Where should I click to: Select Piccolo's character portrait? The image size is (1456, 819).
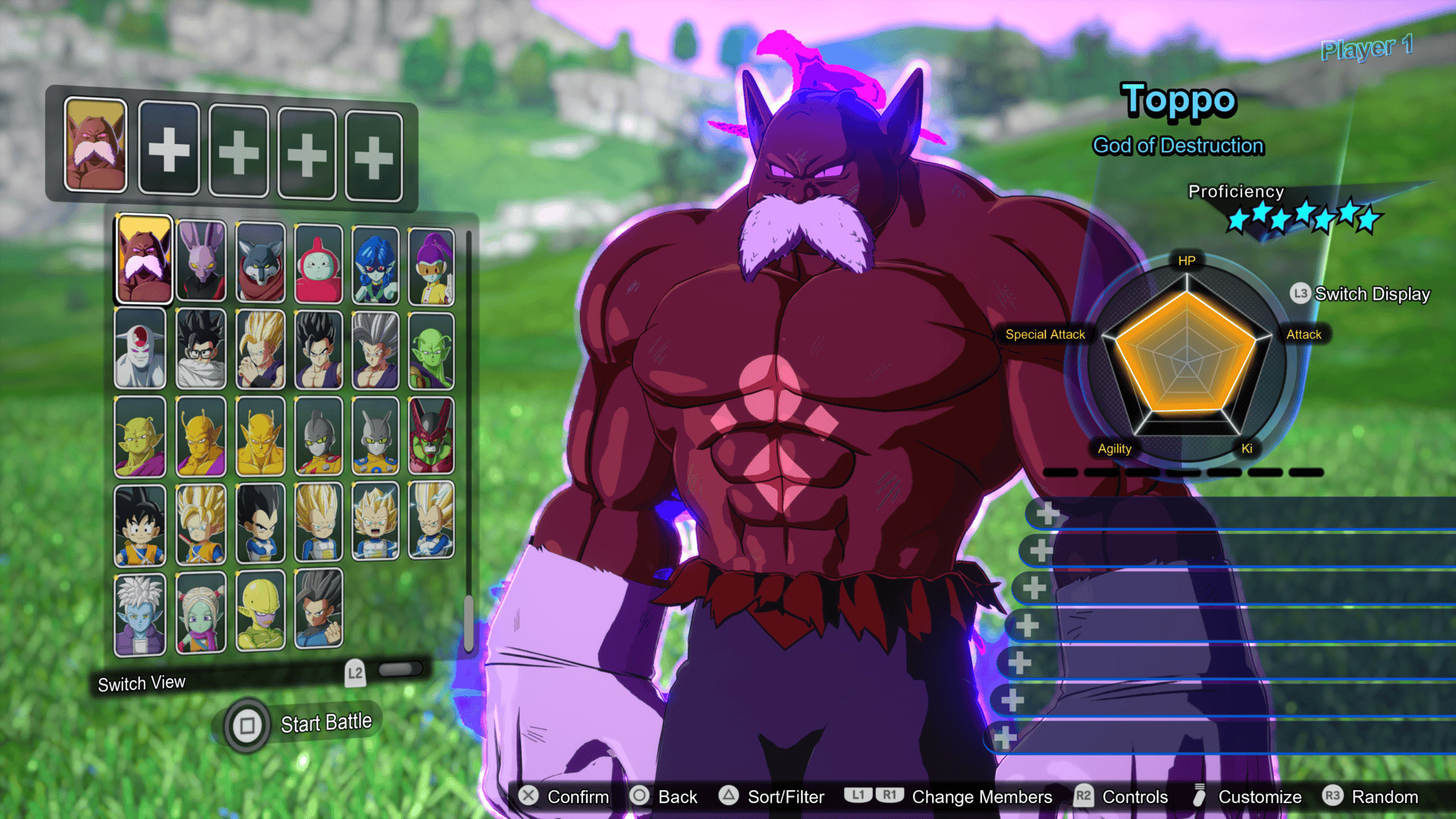pyautogui.click(x=435, y=349)
